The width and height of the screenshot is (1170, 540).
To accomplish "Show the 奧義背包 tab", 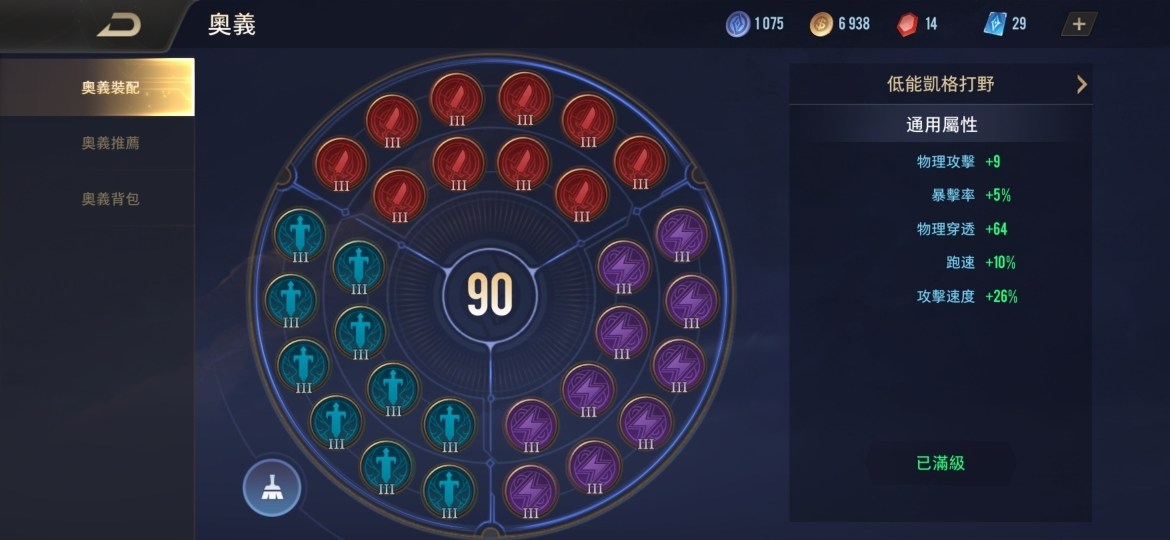I will (x=110, y=199).
